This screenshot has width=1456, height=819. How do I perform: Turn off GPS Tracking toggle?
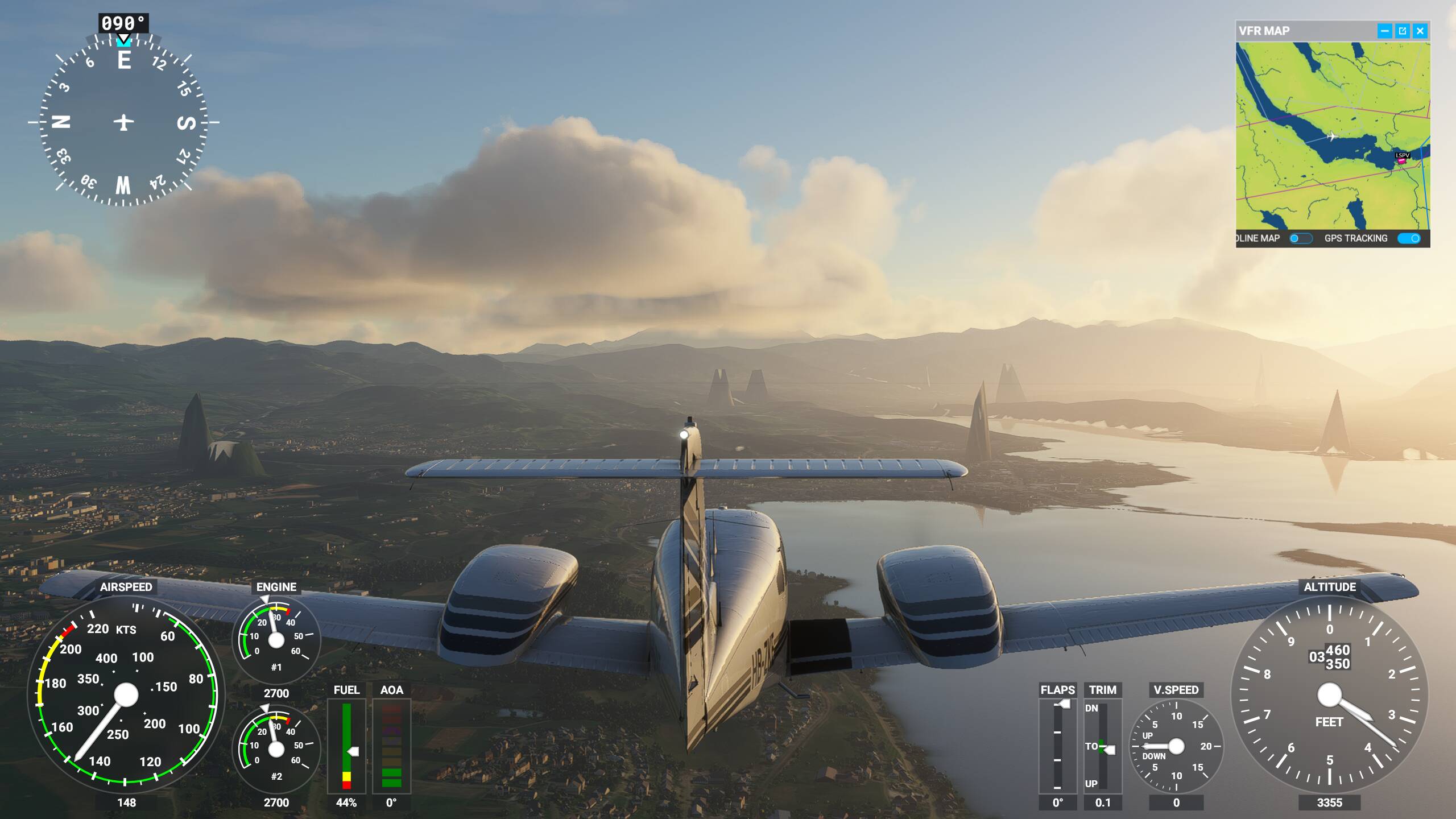point(1409,238)
